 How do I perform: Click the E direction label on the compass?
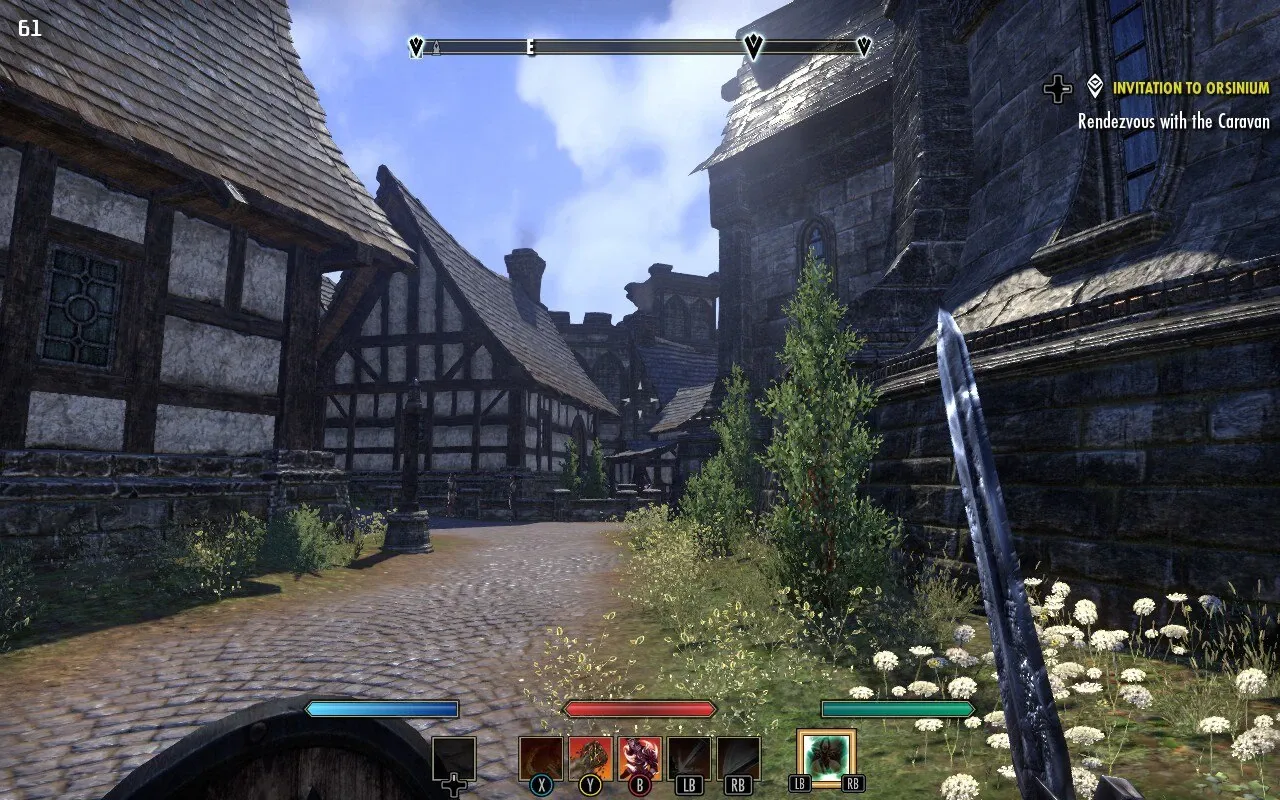(x=528, y=47)
